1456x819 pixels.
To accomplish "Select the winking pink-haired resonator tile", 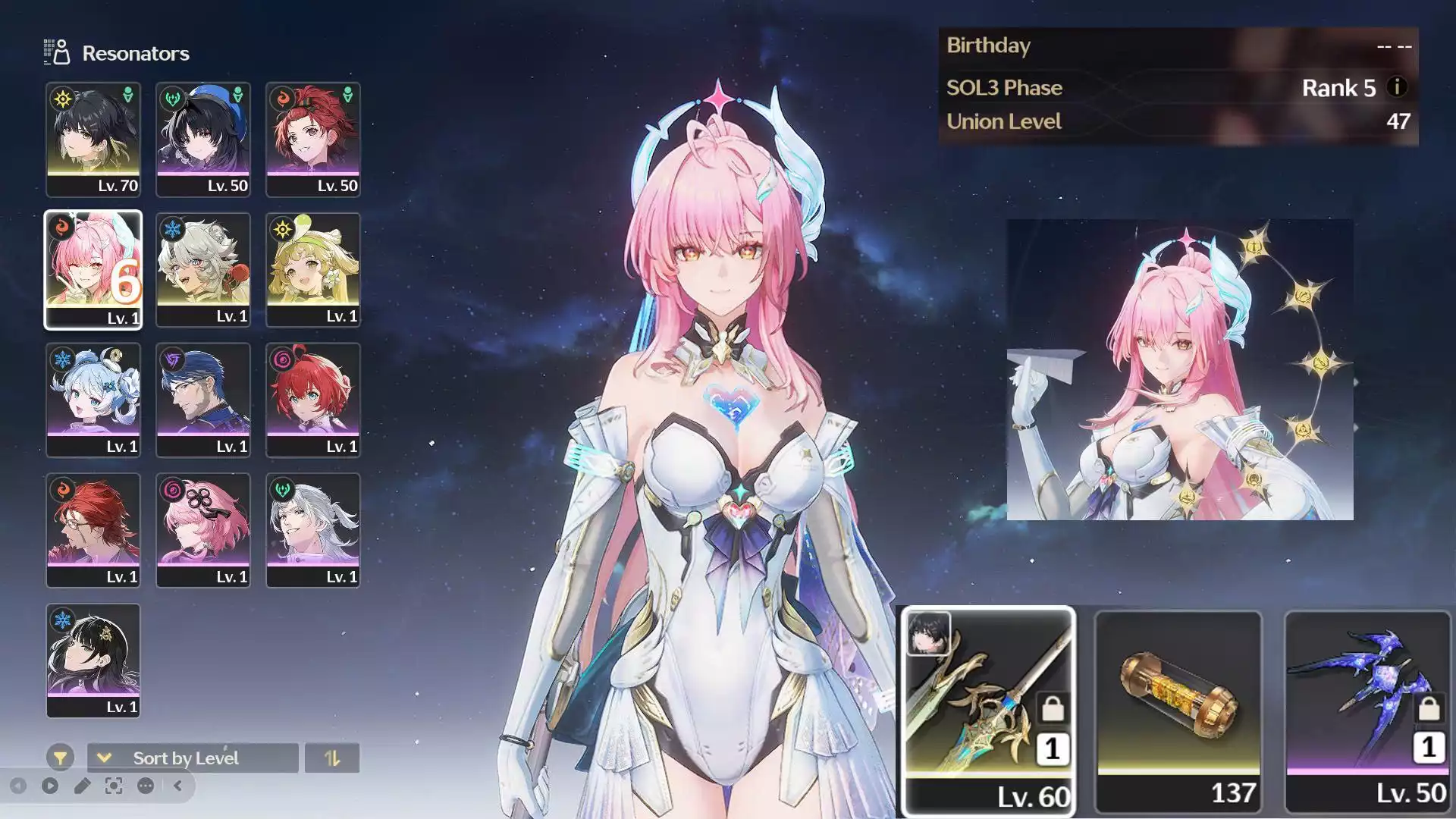I will pyautogui.click(x=93, y=270).
